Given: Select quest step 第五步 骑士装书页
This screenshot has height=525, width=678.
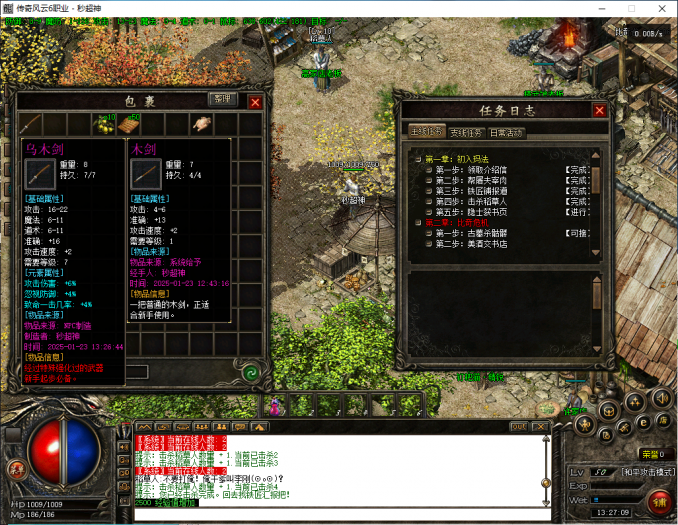Looking at the screenshot, I should [471, 212].
